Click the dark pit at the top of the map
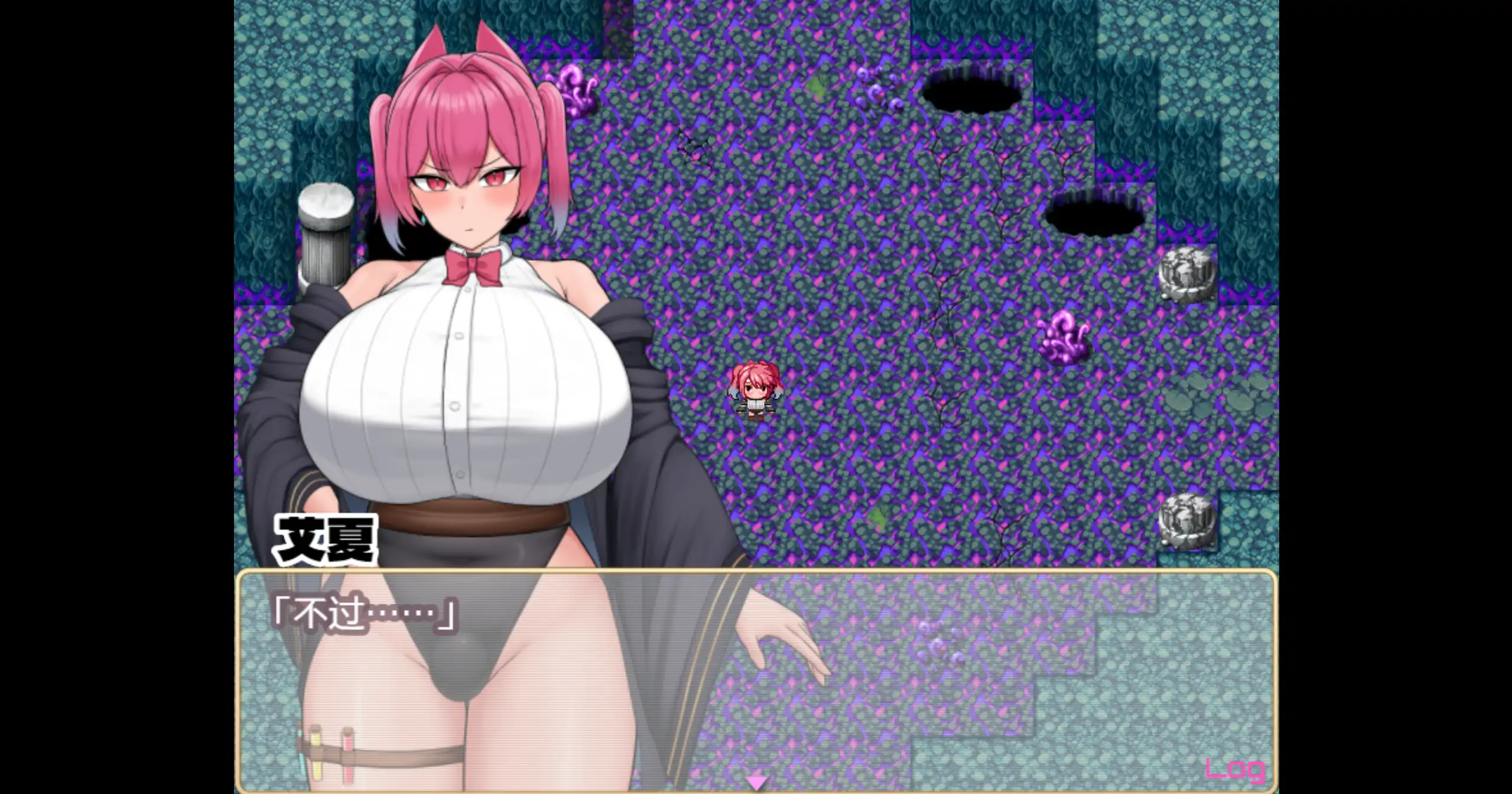The image size is (1512, 794). [x=973, y=92]
